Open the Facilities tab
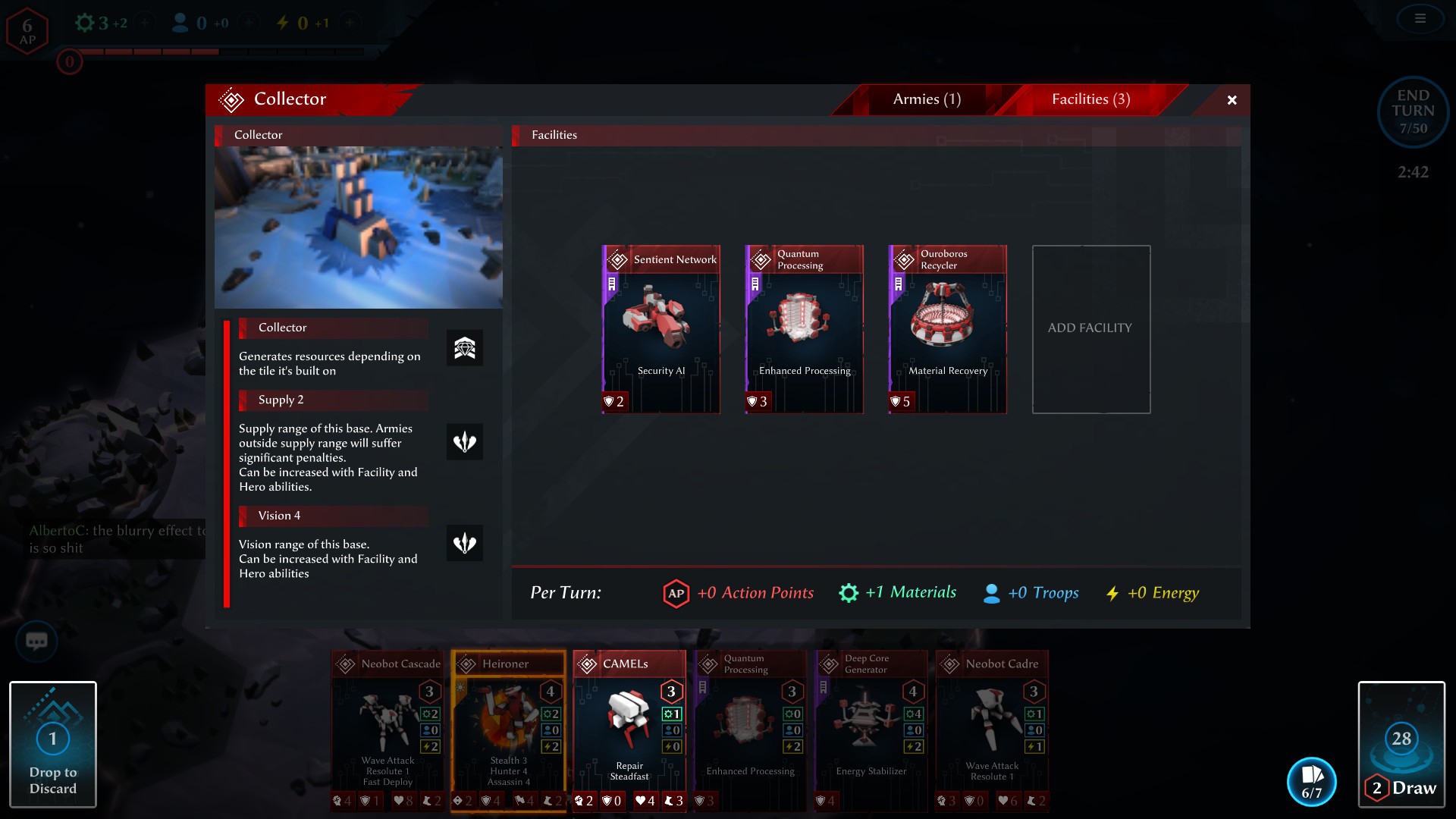This screenshot has width=1456, height=819. [x=1090, y=99]
